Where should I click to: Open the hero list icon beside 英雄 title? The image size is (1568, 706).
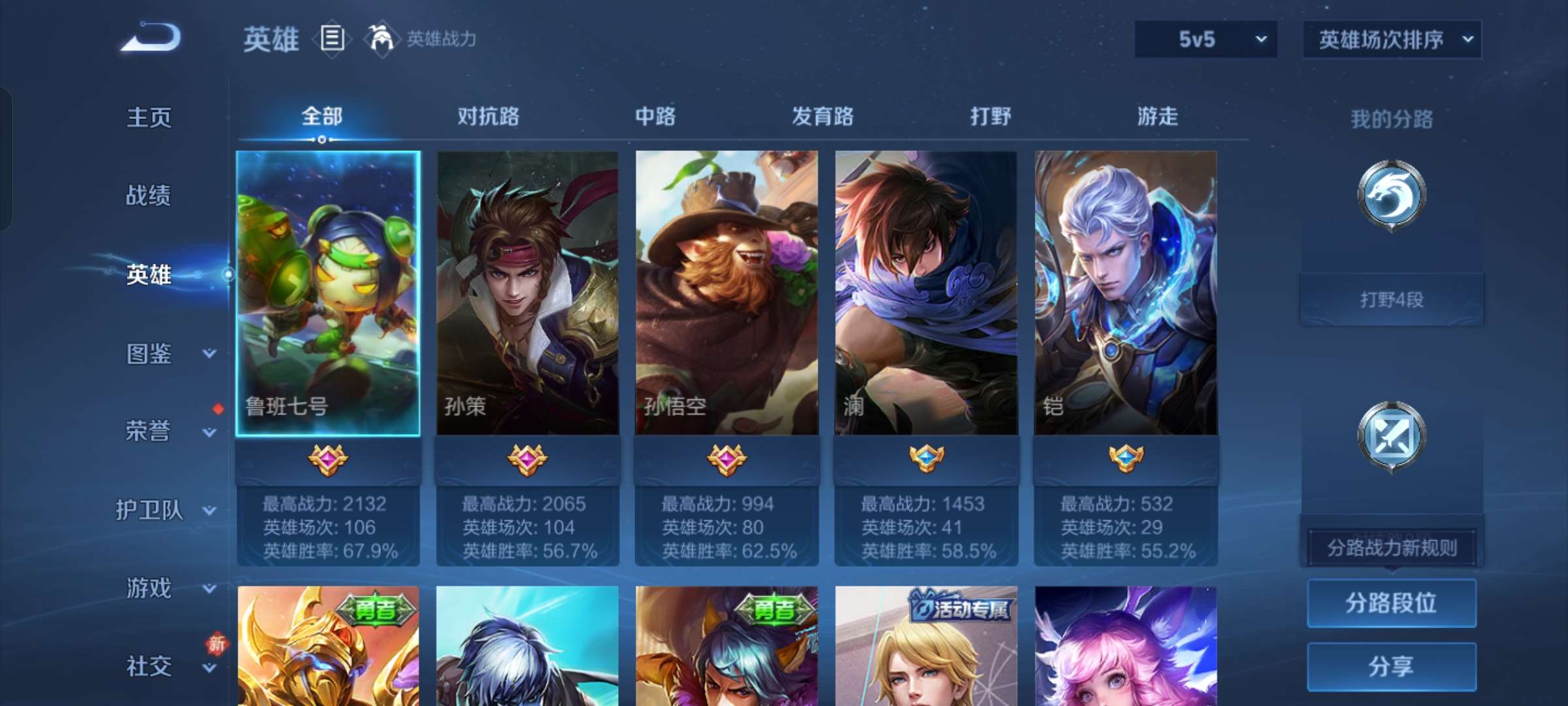coord(332,39)
